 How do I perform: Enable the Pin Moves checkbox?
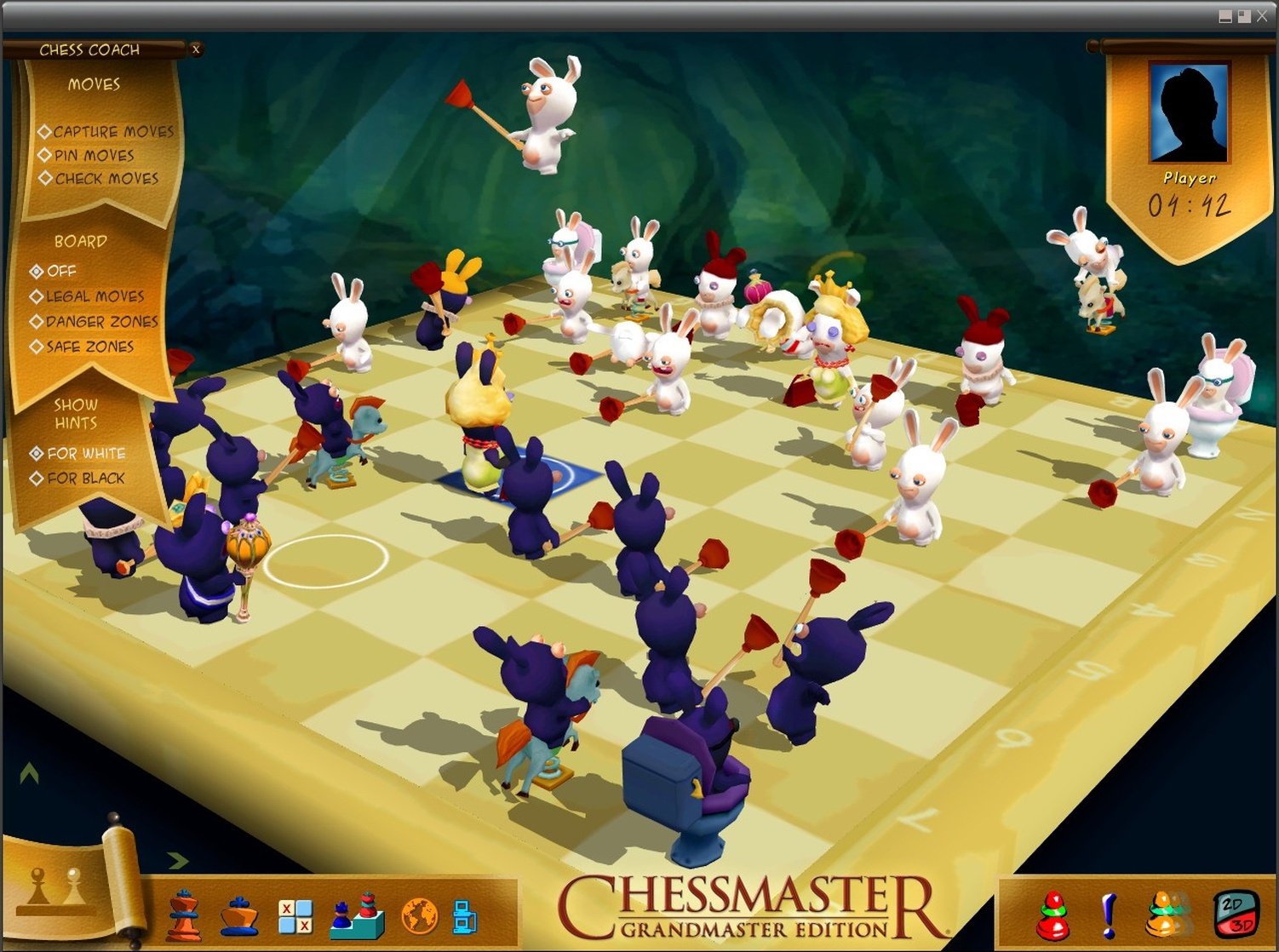coord(45,155)
